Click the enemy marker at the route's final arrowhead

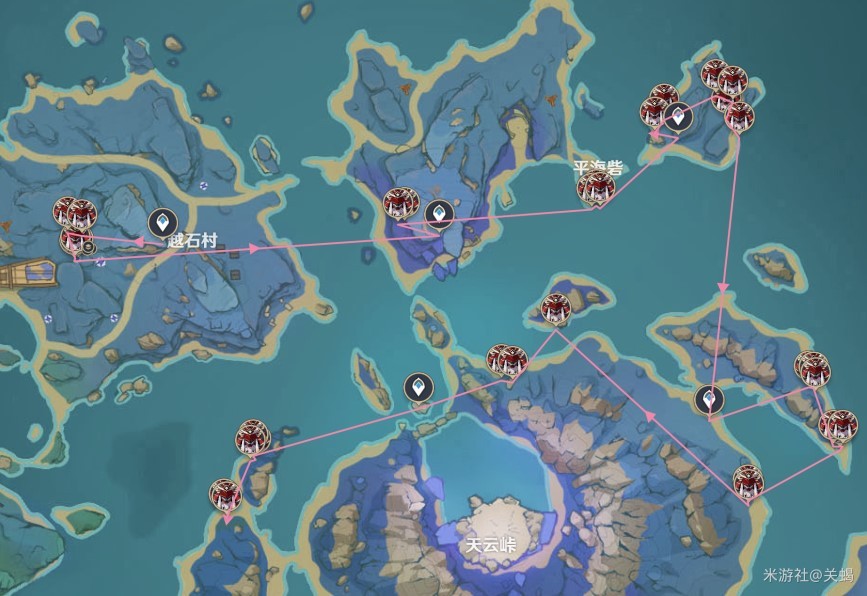[226, 495]
